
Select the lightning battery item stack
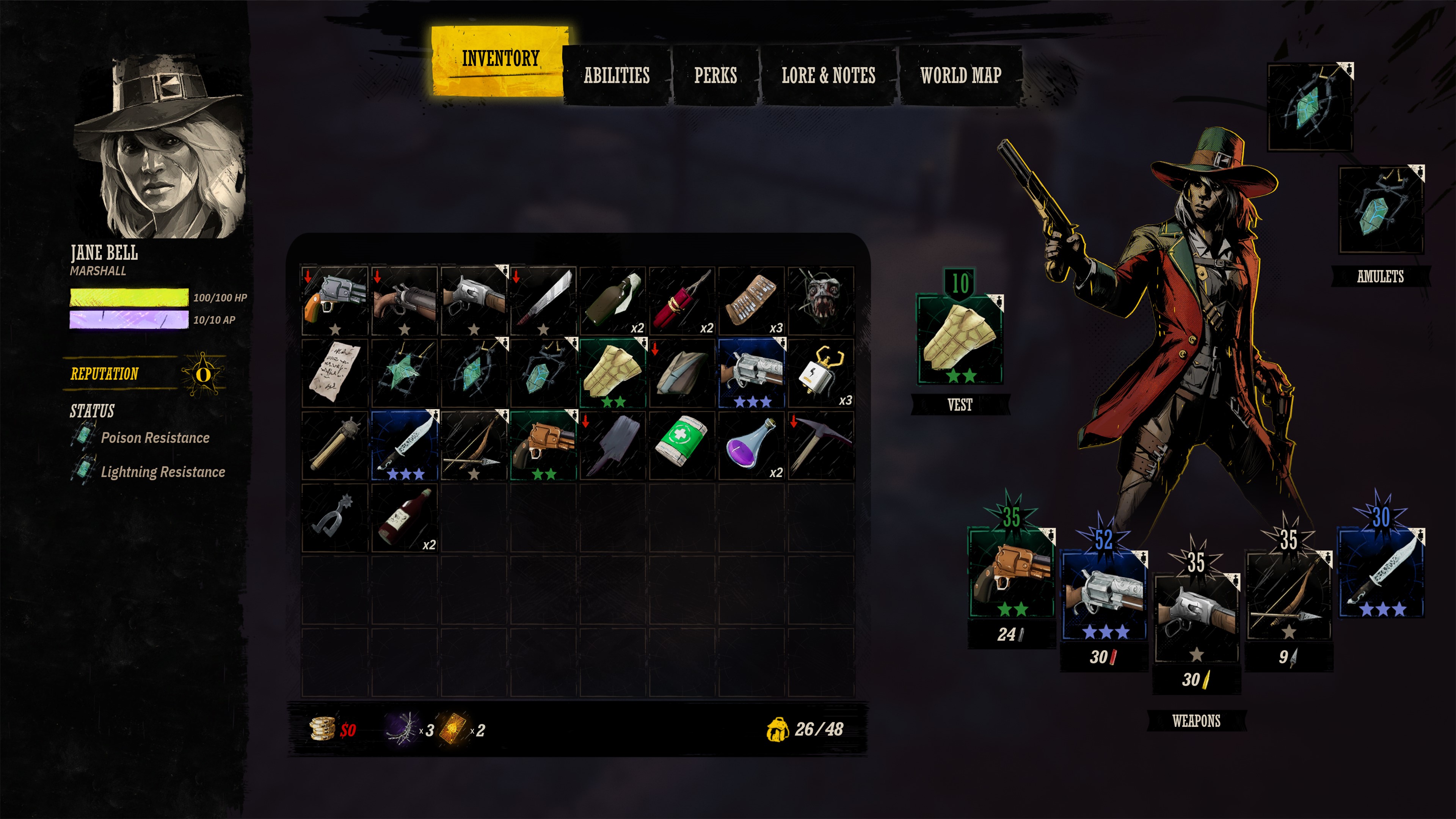pos(821,373)
